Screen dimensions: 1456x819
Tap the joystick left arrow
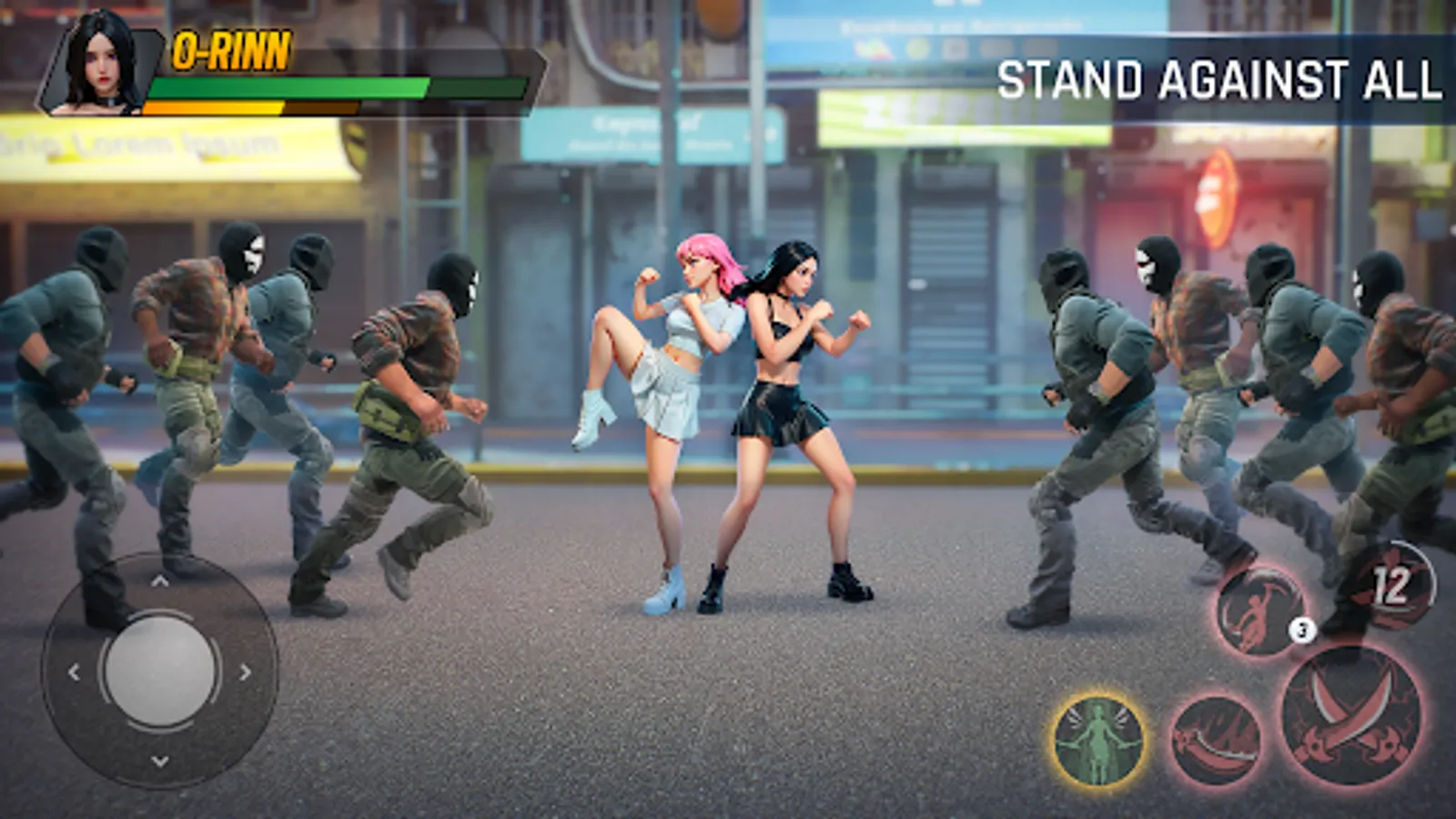pos(73,673)
